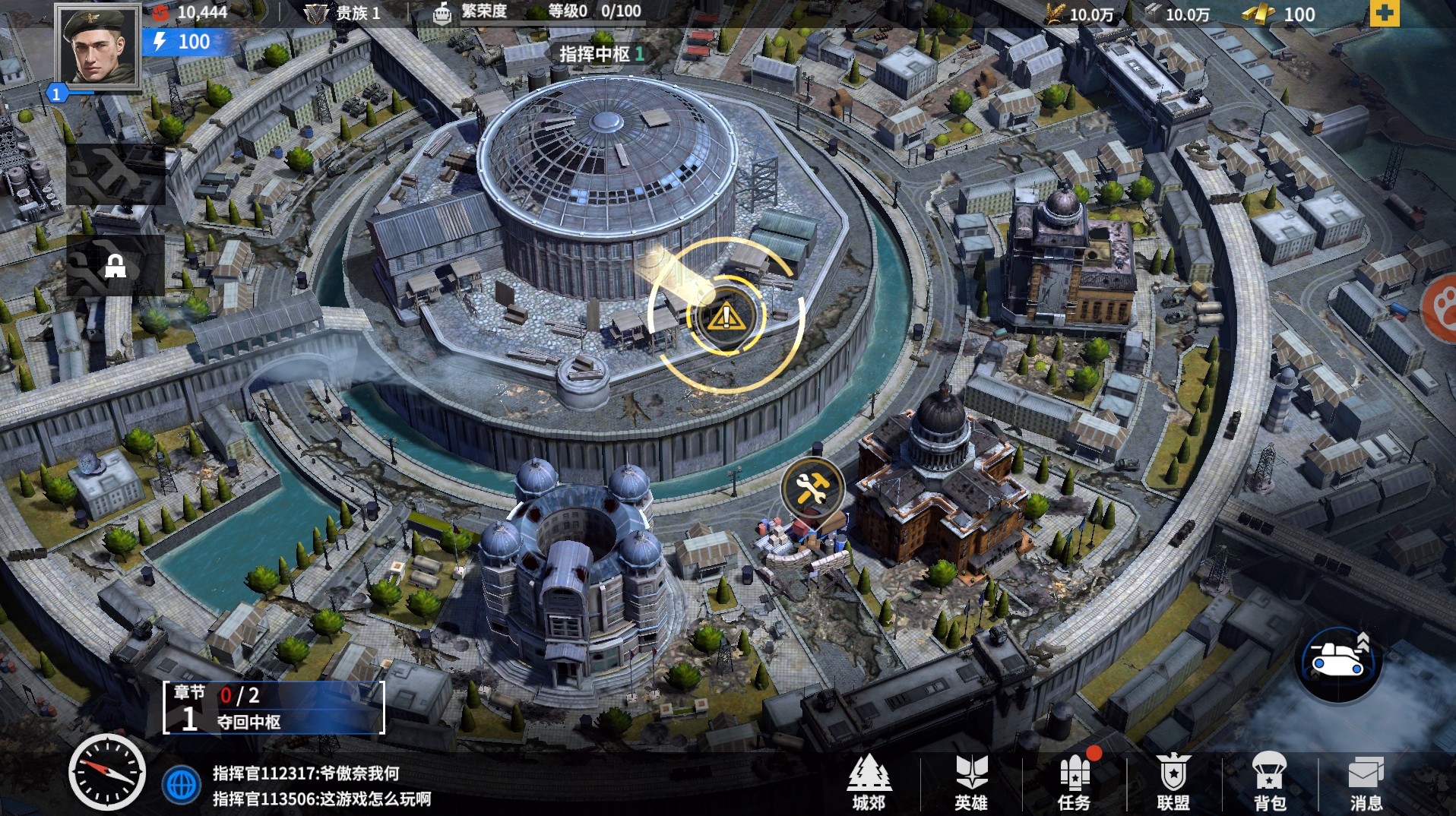Select the locked build queue slot

[116, 265]
